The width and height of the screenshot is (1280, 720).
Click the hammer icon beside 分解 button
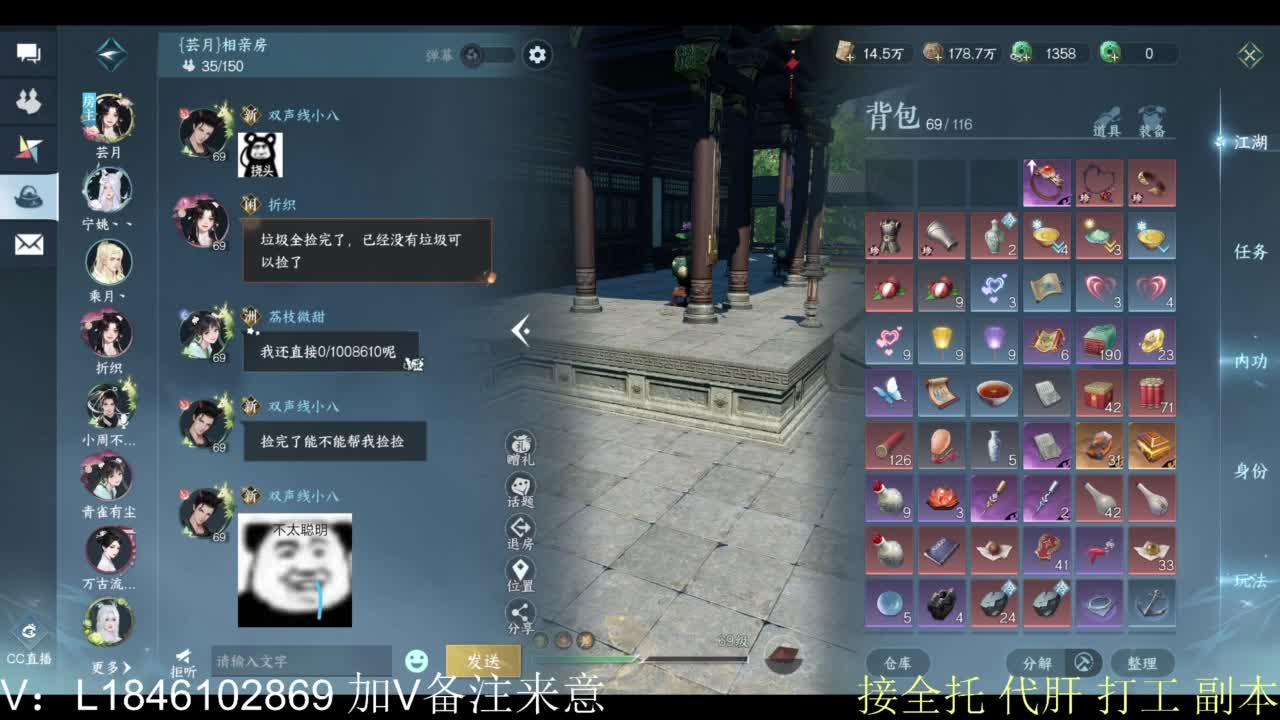click(1082, 662)
